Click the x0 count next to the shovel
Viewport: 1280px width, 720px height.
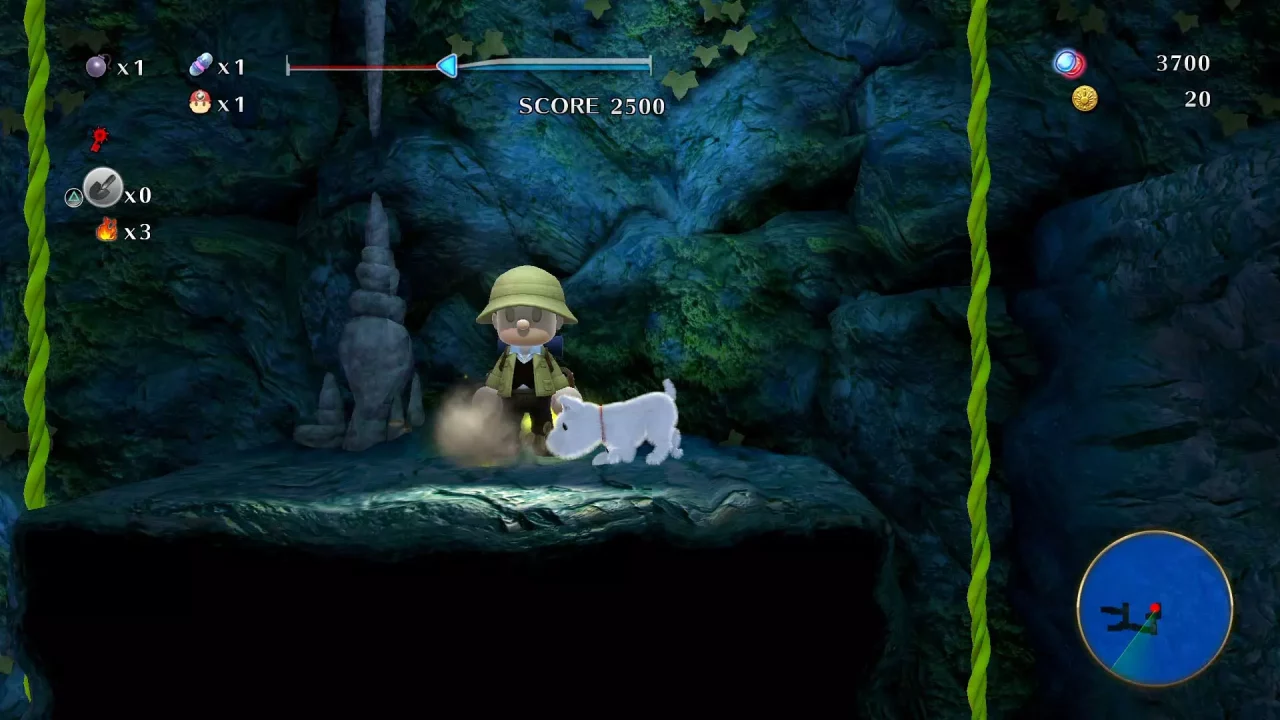click(137, 194)
